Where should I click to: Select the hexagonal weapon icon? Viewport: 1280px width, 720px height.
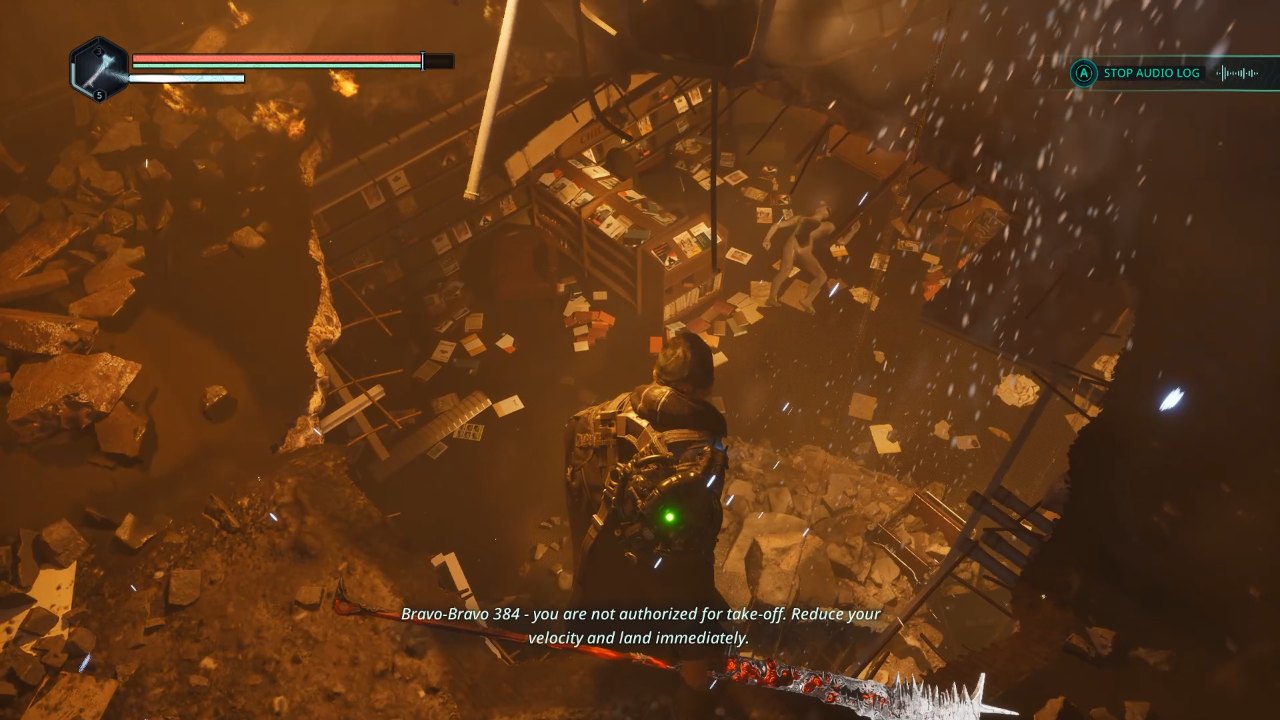99,68
